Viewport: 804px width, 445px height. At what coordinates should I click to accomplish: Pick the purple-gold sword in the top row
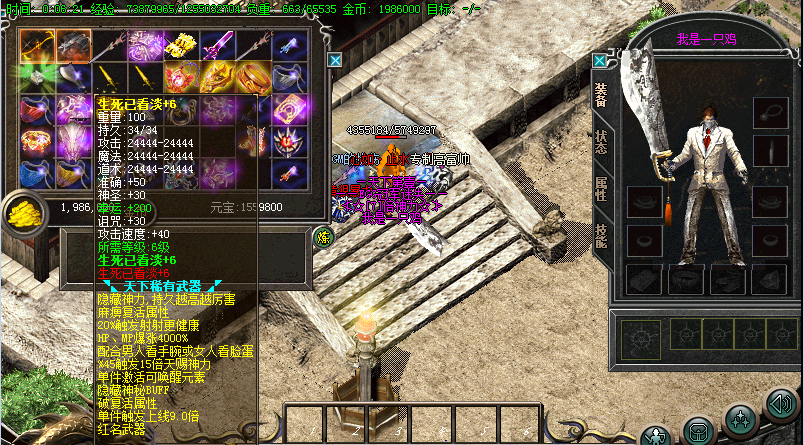click(215, 44)
